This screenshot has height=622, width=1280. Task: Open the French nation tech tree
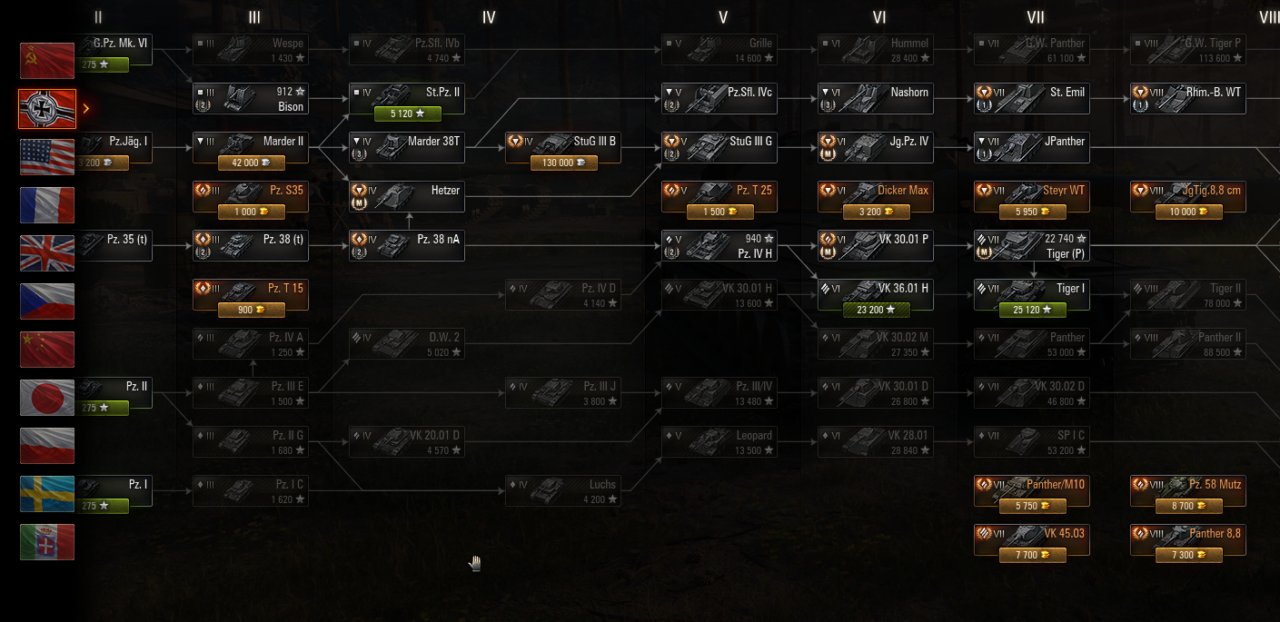click(x=47, y=205)
